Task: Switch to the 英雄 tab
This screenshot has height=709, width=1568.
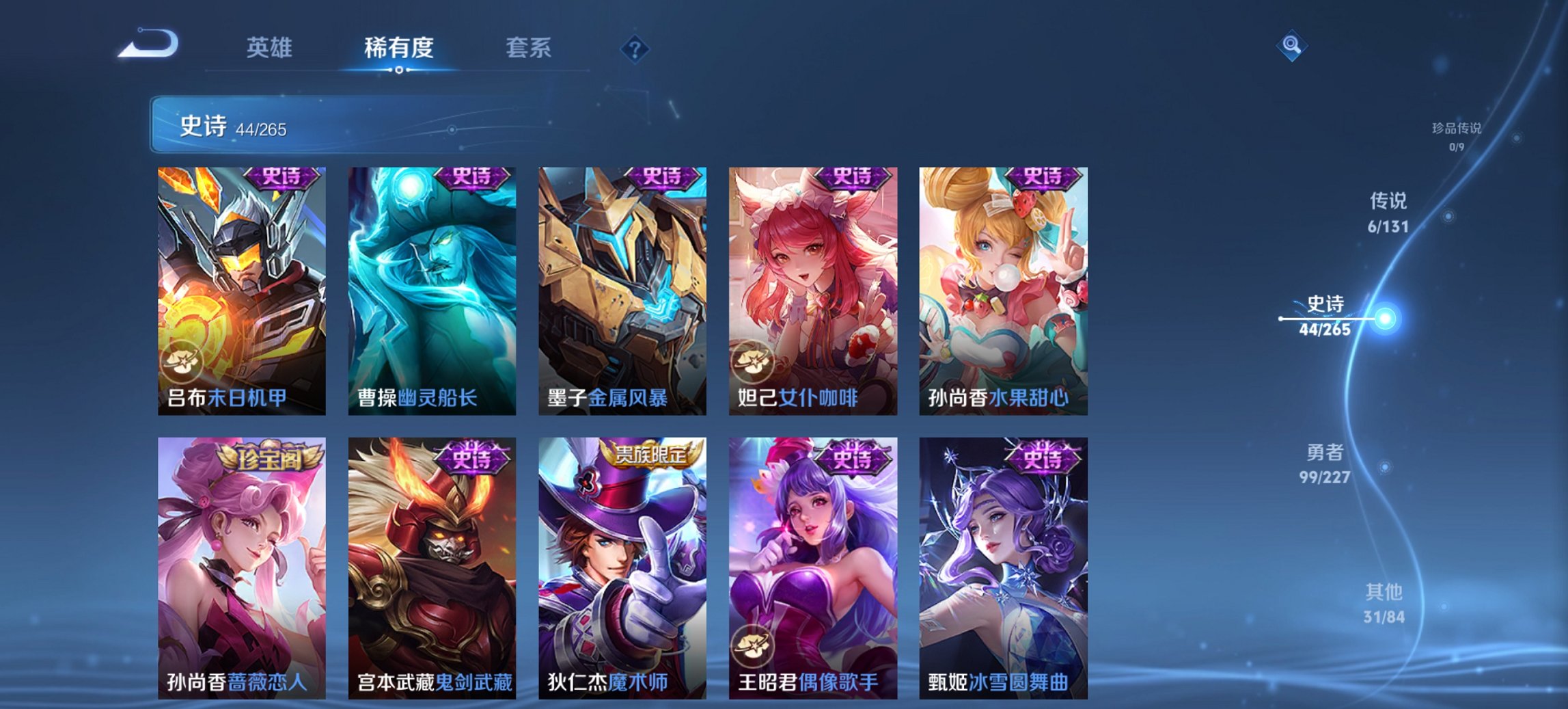Action: click(x=271, y=48)
